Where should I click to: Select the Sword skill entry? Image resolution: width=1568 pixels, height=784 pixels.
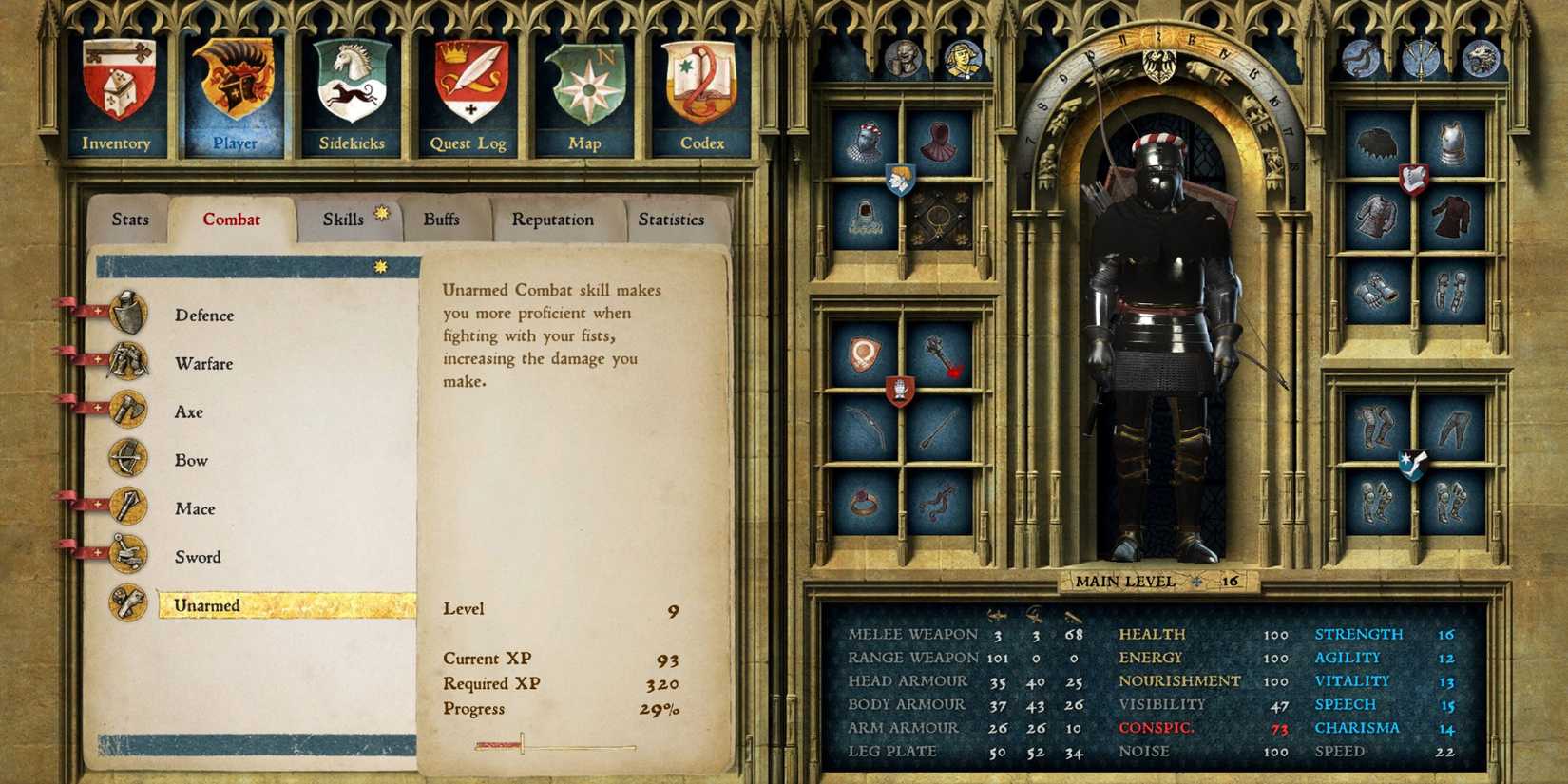pos(197,556)
